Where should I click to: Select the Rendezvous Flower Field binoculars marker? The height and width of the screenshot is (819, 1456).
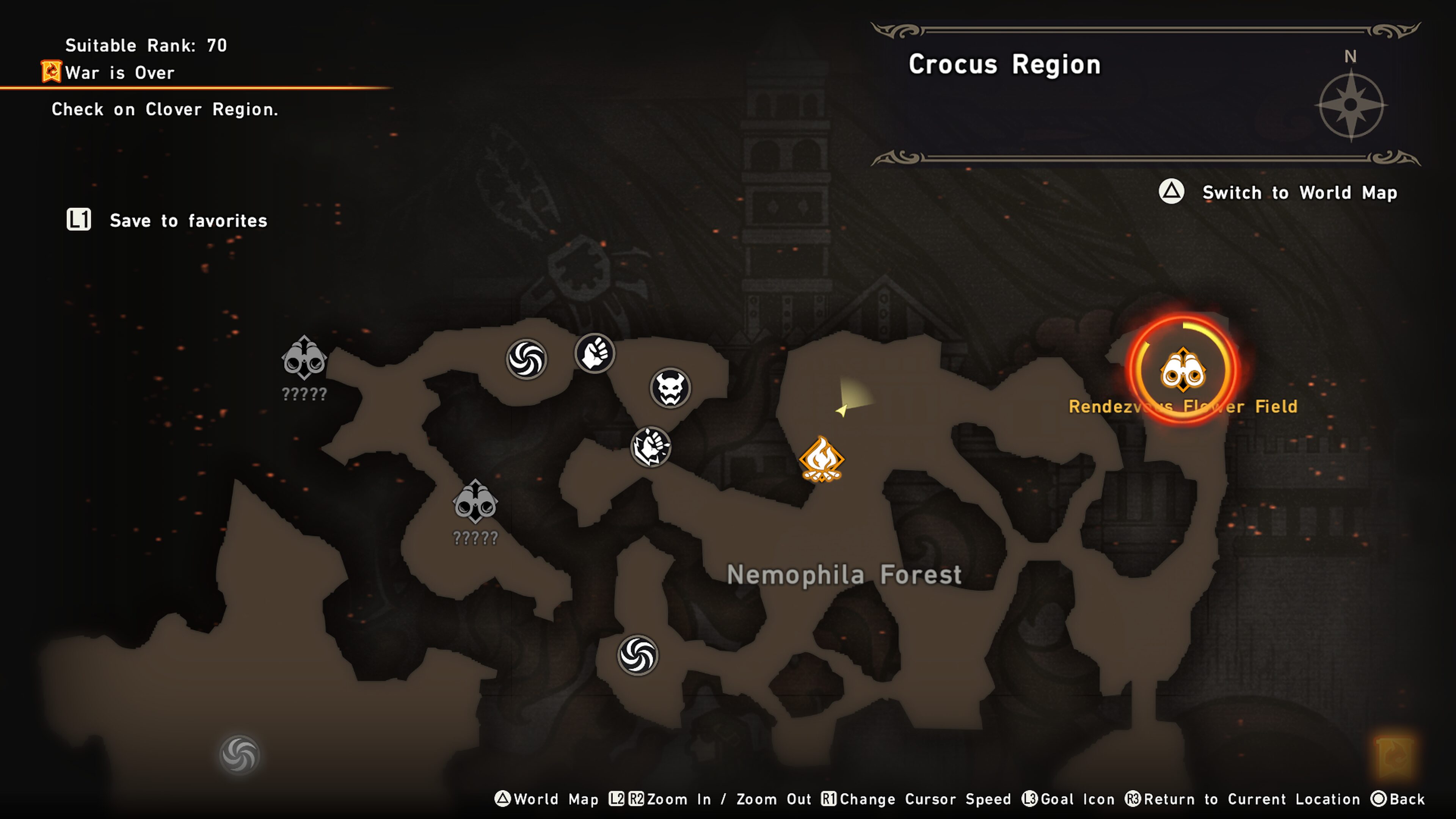1183,370
